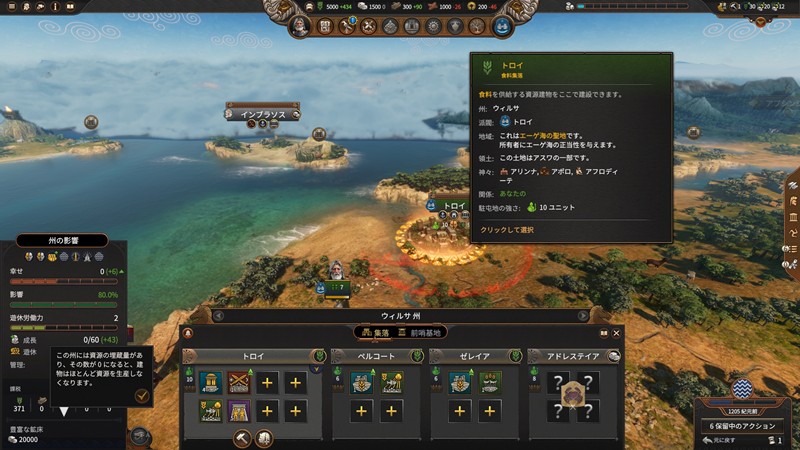This screenshot has width=800, height=450.
Task: Click the インブラソス island label
Action: click(x=263, y=114)
